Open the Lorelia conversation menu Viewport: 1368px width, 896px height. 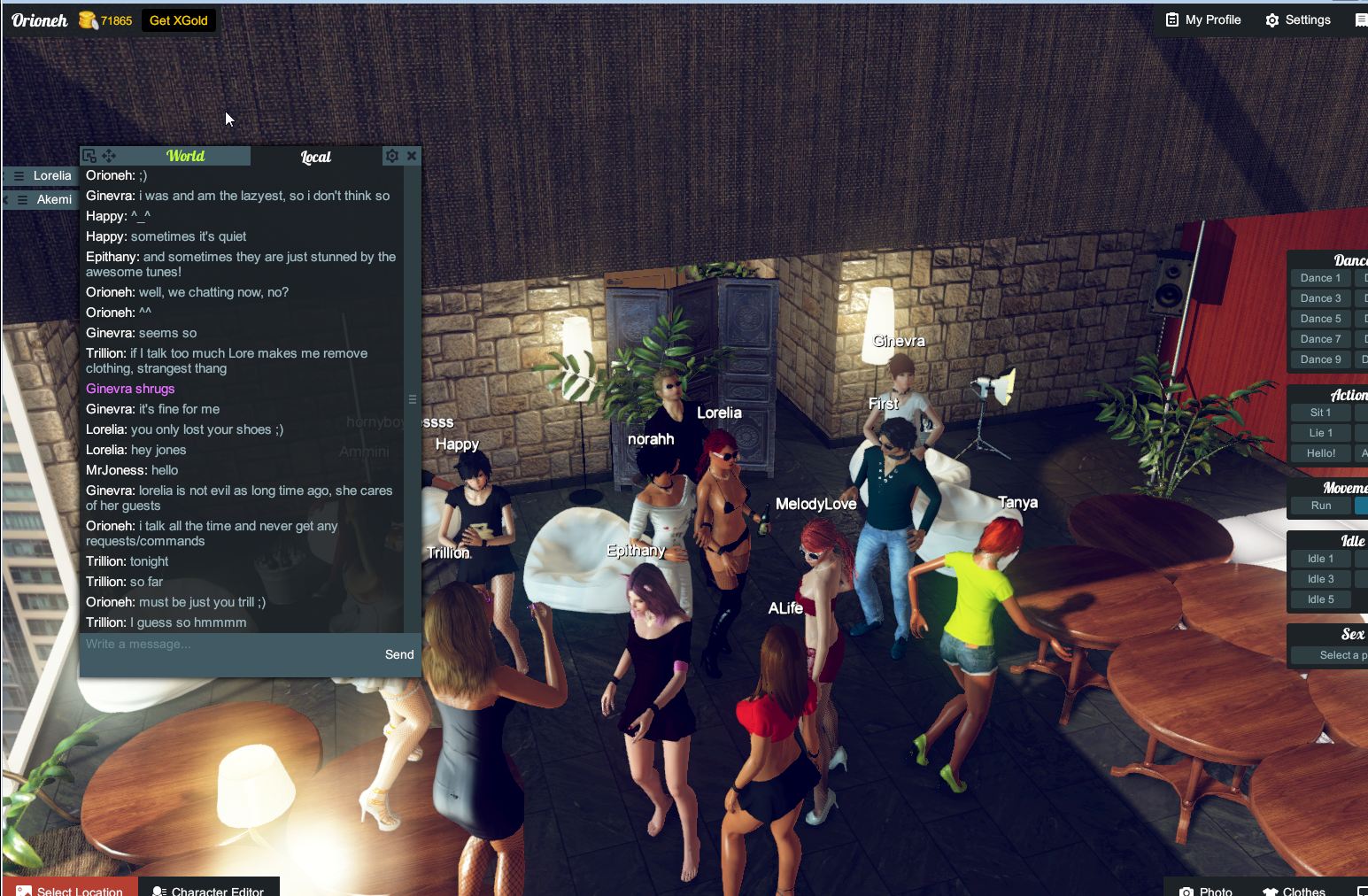19,175
